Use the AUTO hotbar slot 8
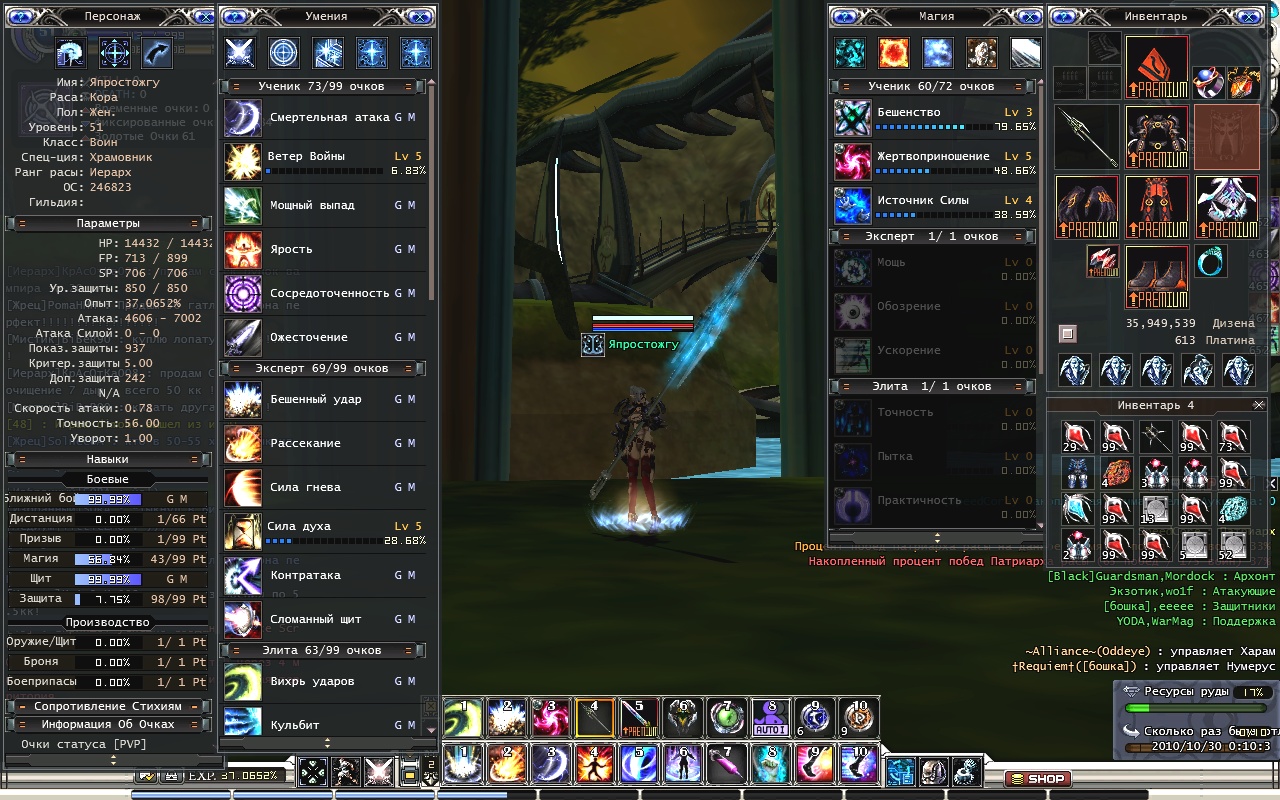 tap(770, 716)
